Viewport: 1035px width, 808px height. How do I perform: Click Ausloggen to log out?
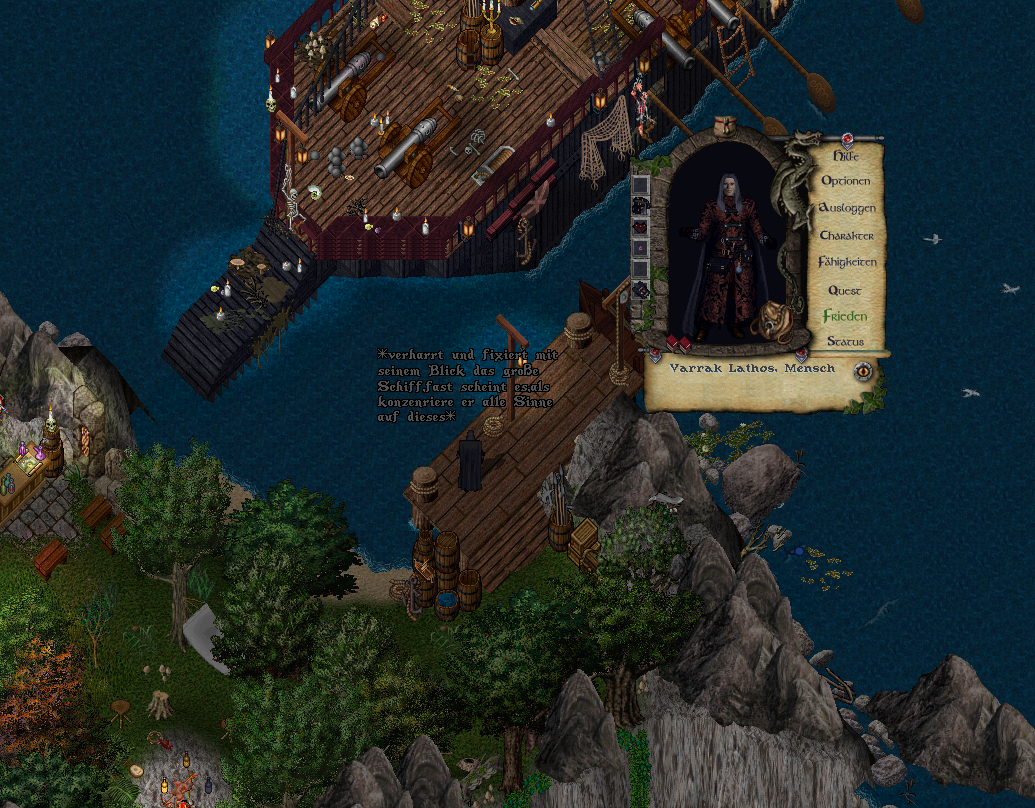pyautogui.click(x=847, y=208)
